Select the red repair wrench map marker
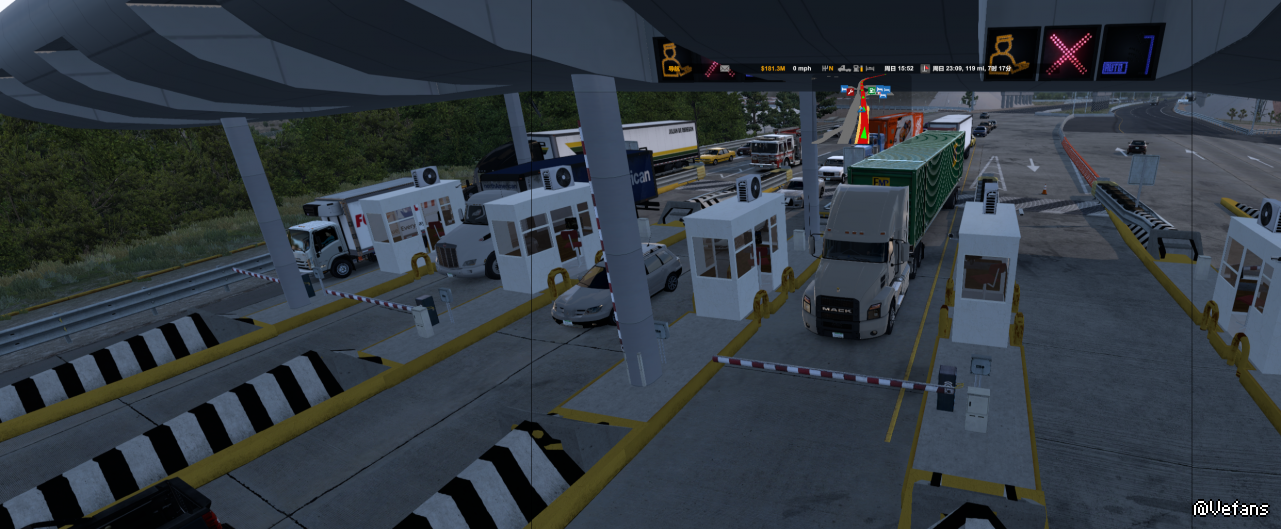The image size is (1281, 529). pos(850,91)
